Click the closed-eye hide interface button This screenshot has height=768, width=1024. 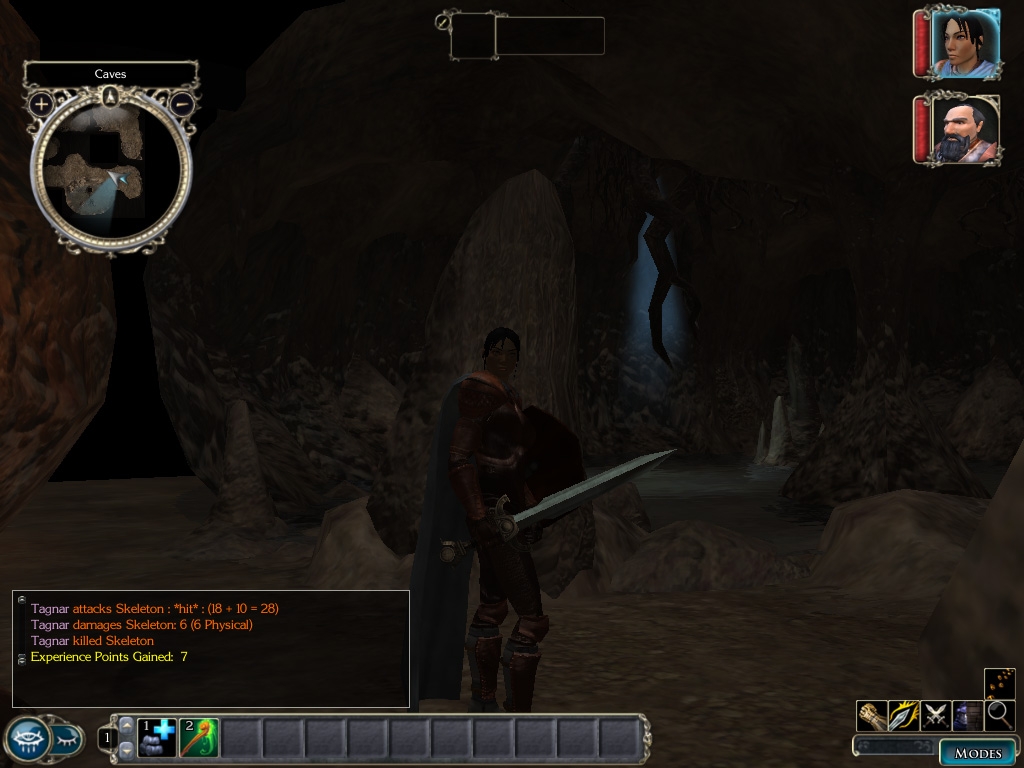click(x=66, y=740)
